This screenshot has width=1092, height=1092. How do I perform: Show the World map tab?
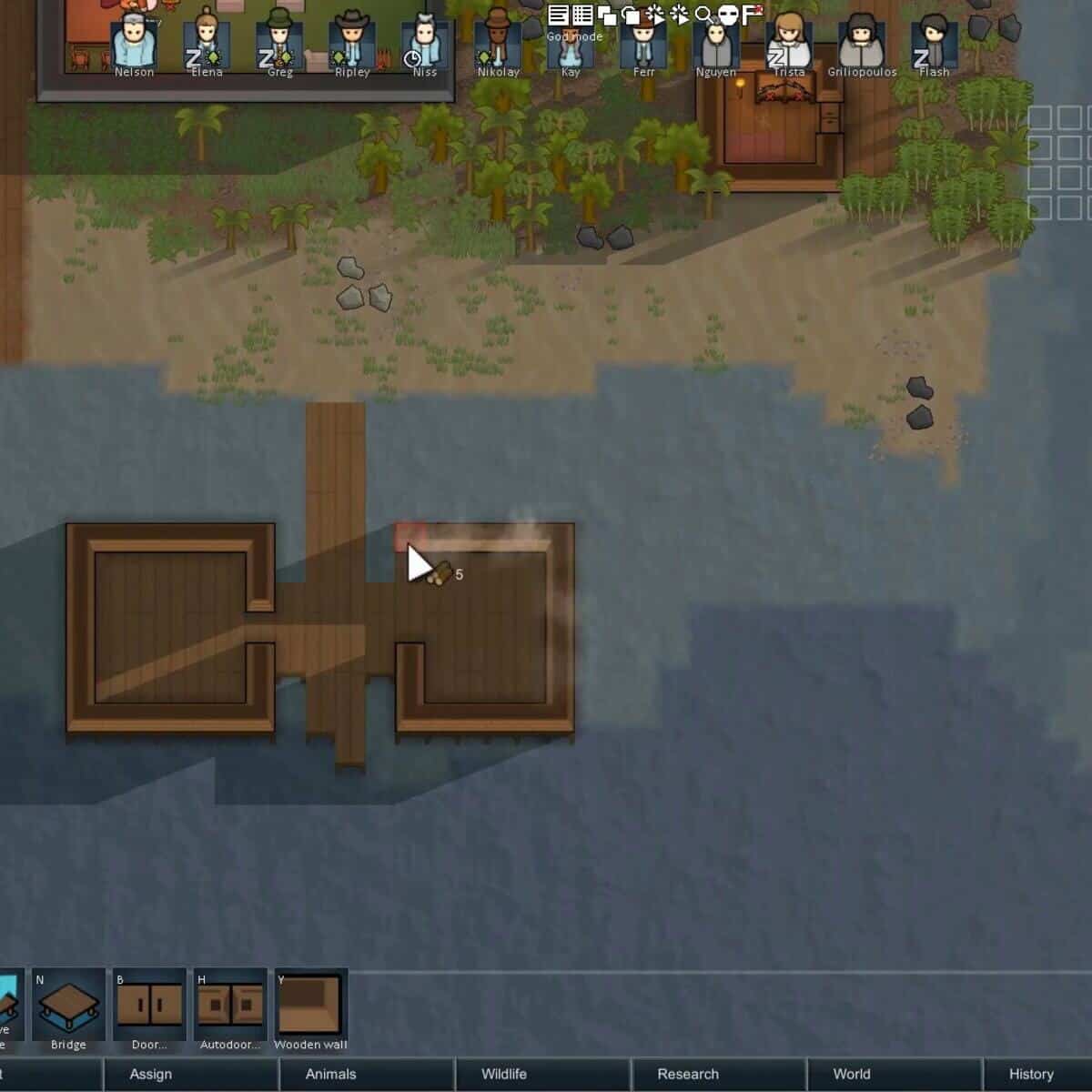(852, 1074)
